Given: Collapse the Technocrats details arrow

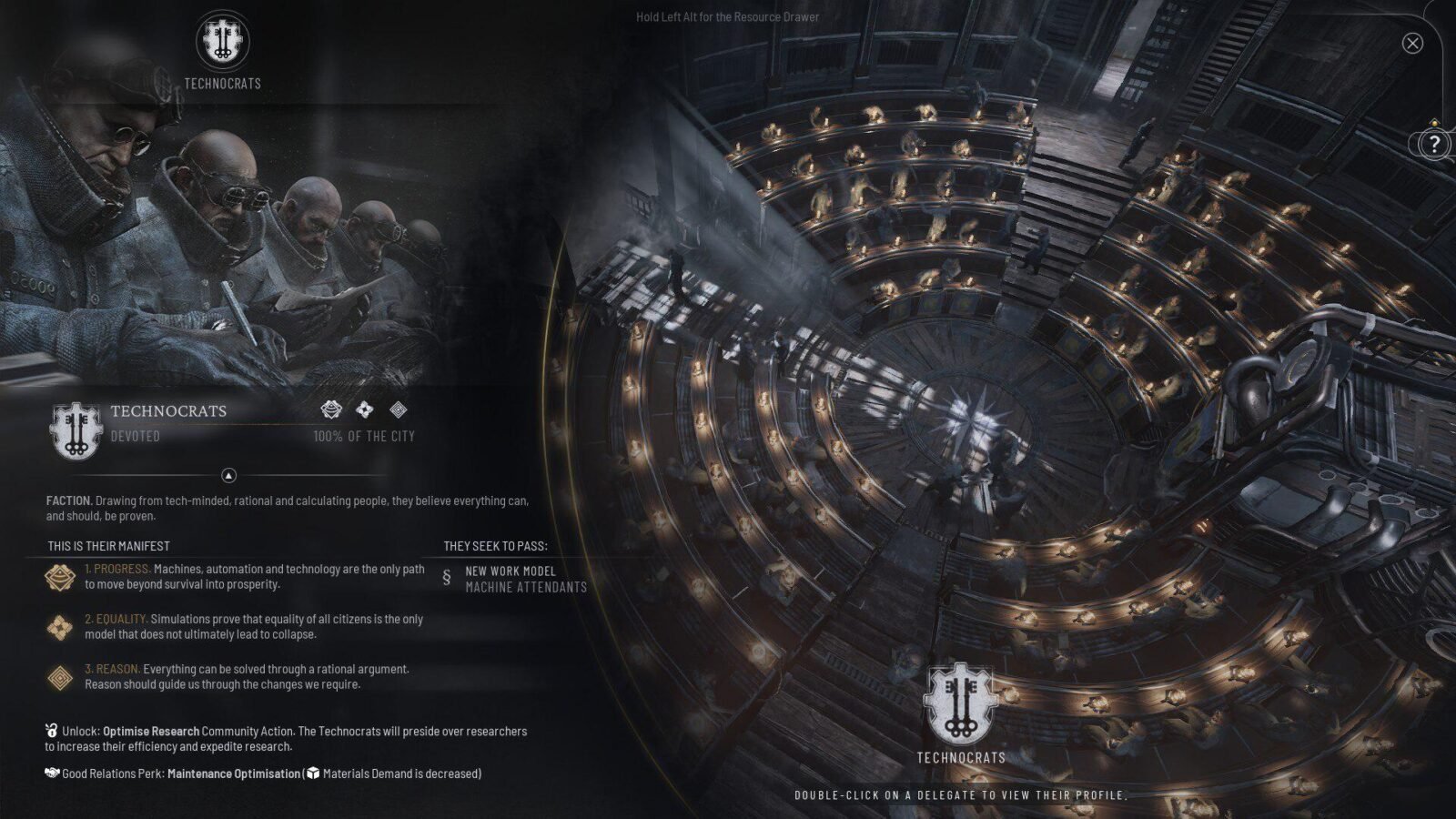Looking at the screenshot, I should (229, 475).
